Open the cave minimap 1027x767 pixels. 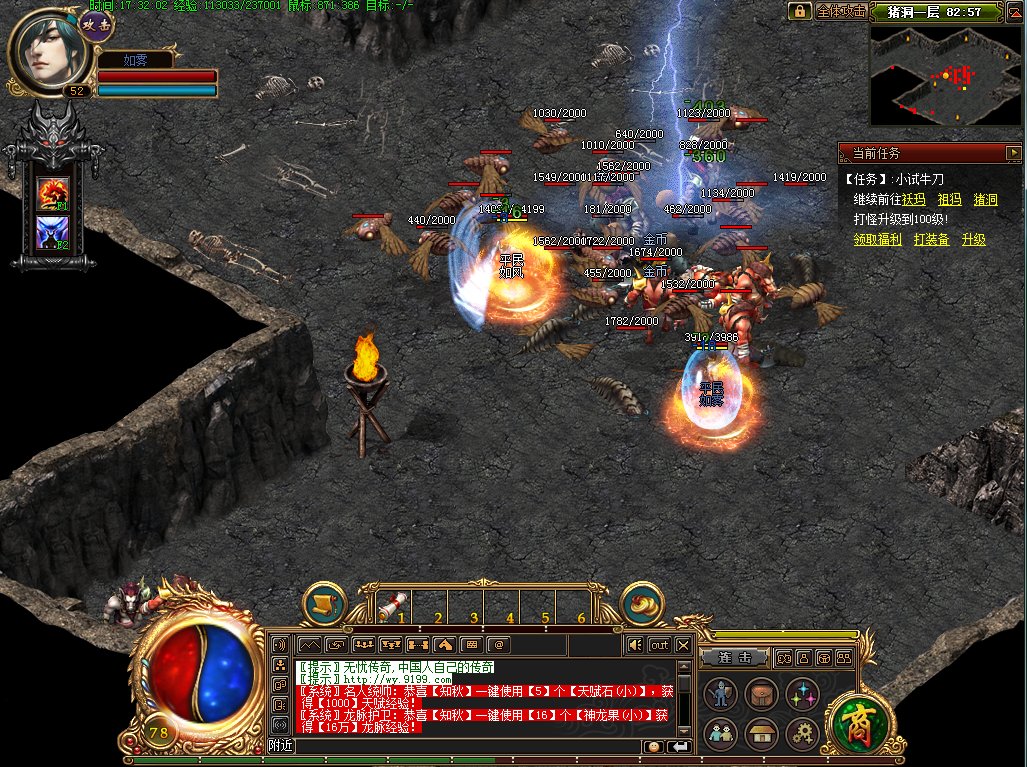coord(945,75)
